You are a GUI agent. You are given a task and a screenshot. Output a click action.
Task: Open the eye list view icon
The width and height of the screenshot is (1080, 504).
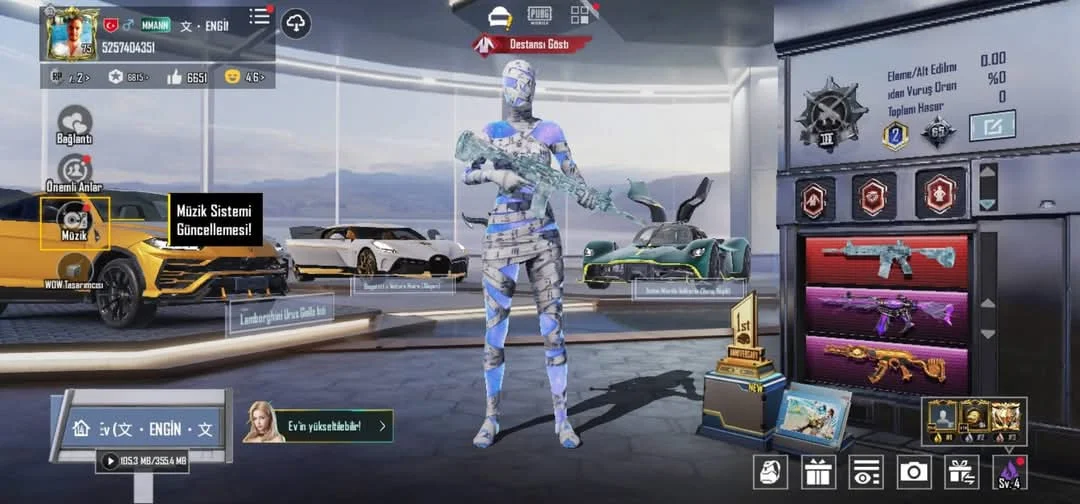point(865,471)
